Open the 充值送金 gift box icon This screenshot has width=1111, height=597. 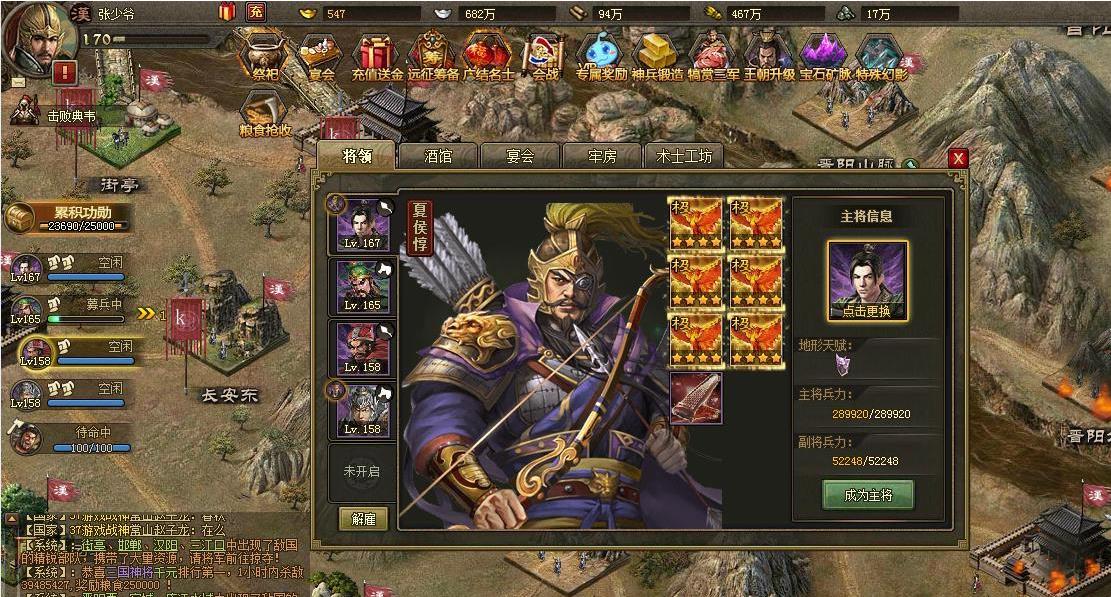tap(376, 55)
